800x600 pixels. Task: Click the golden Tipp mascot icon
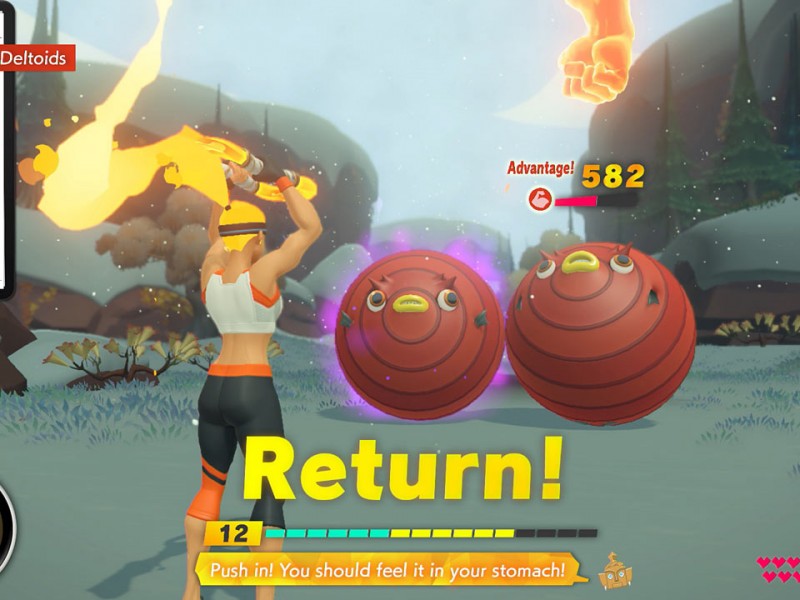(614, 570)
